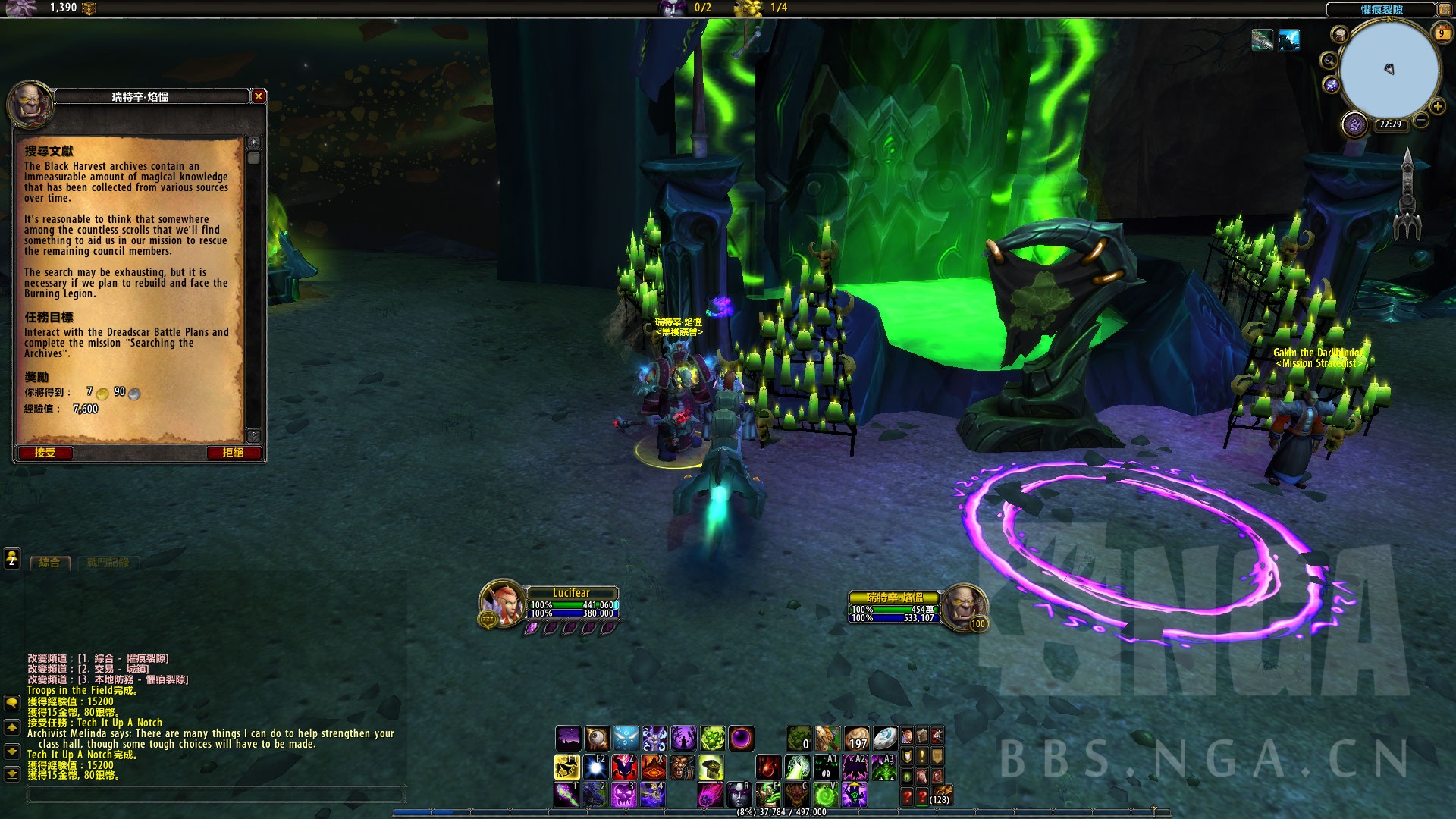Image resolution: width=1456 pixels, height=819 pixels.
Task: Open the class hall report button
Action: click(x=1354, y=124)
